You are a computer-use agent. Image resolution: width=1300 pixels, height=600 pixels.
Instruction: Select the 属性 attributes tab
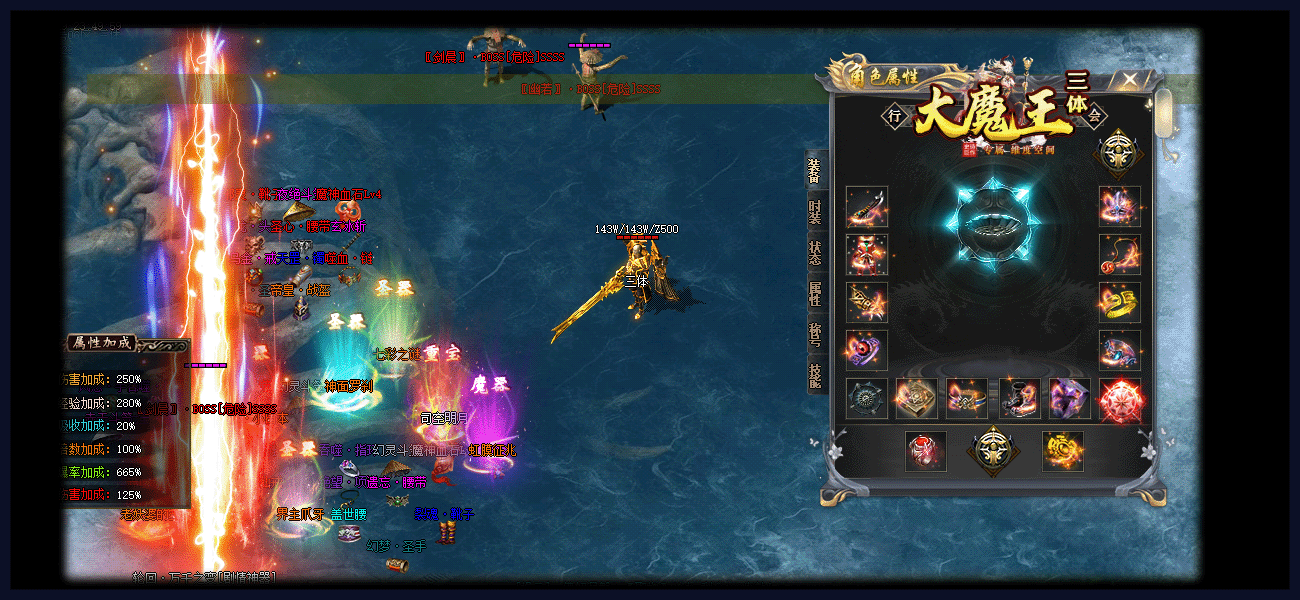815,293
